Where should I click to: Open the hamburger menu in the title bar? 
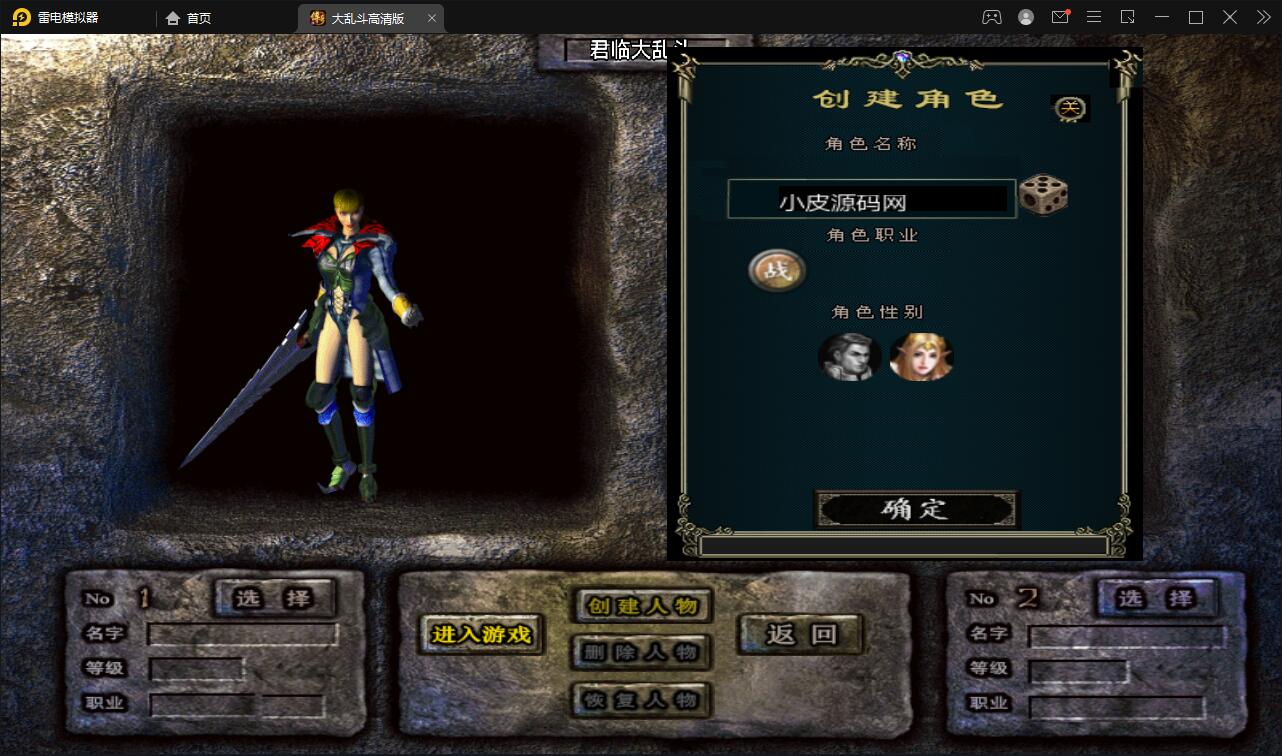tap(1094, 17)
